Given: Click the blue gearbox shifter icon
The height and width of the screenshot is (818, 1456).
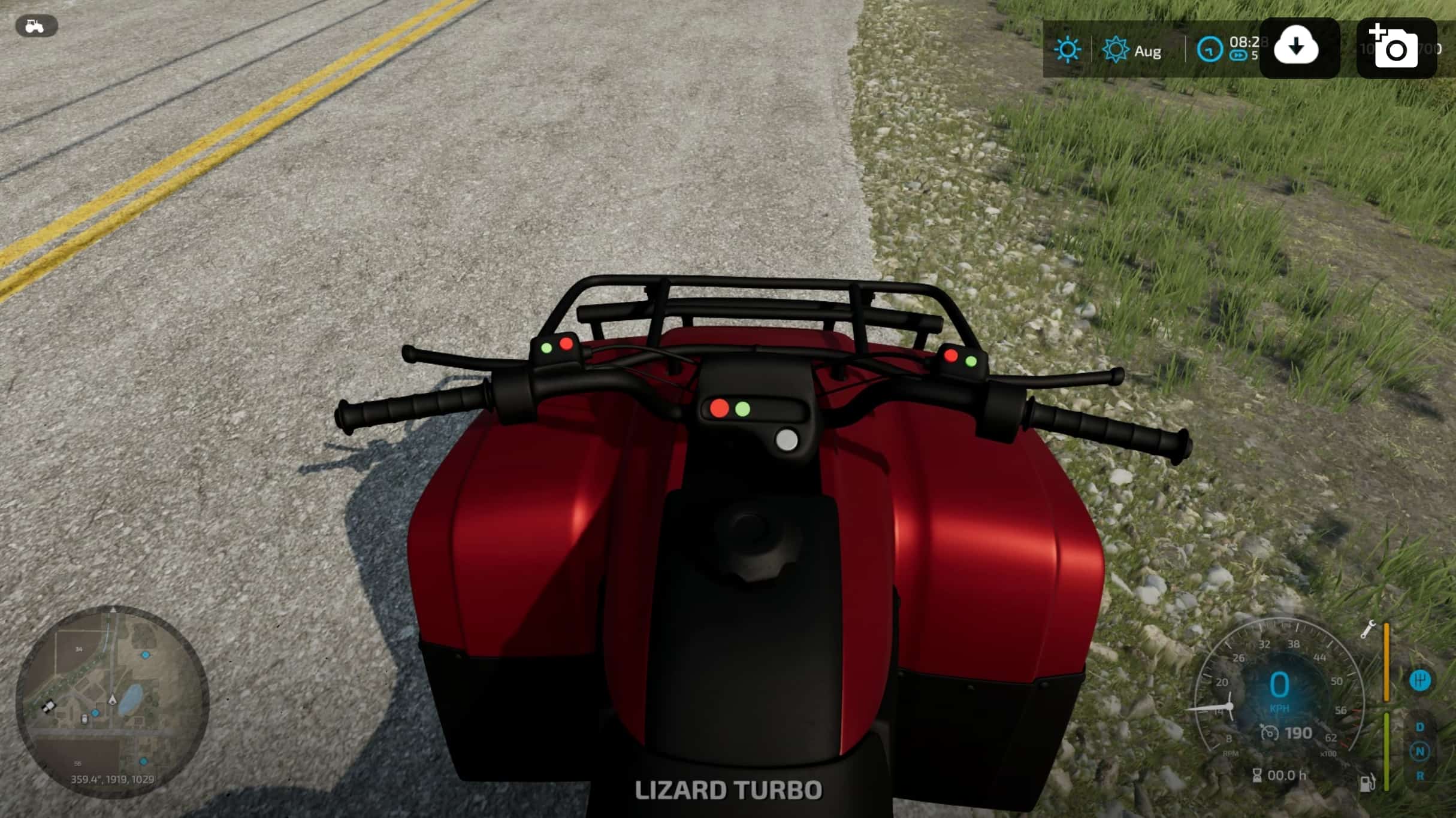Looking at the screenshot, I should [1419, 680].
